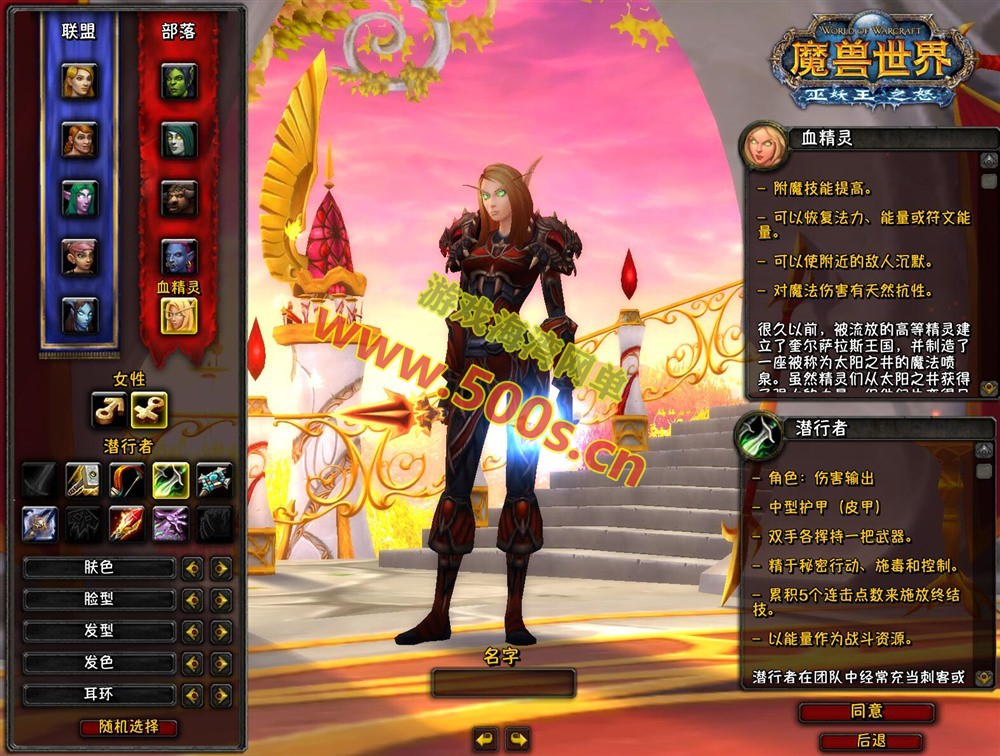This screenshot has height=756, width=1000.
Task: Pick the Orc race portrait
Action: pos(179,80)
